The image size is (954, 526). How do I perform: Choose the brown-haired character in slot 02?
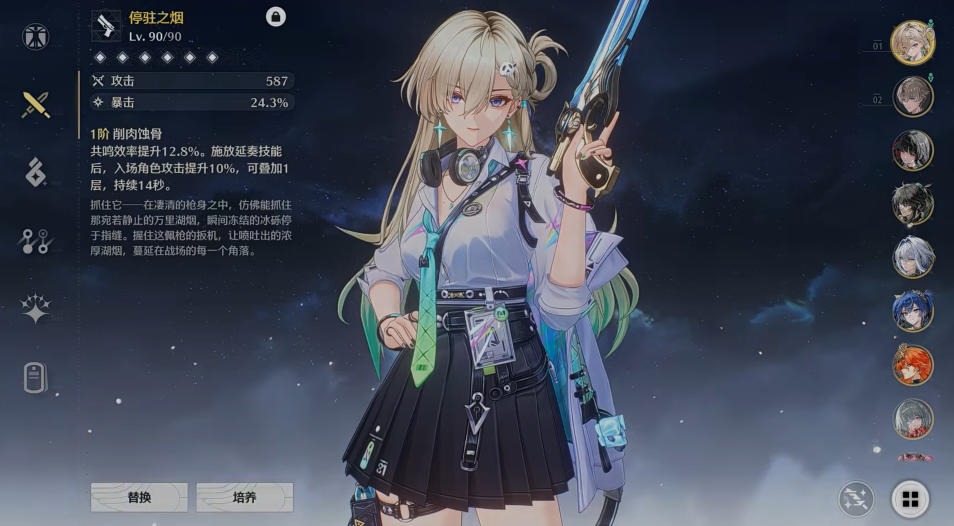click(x=912, y=97)
